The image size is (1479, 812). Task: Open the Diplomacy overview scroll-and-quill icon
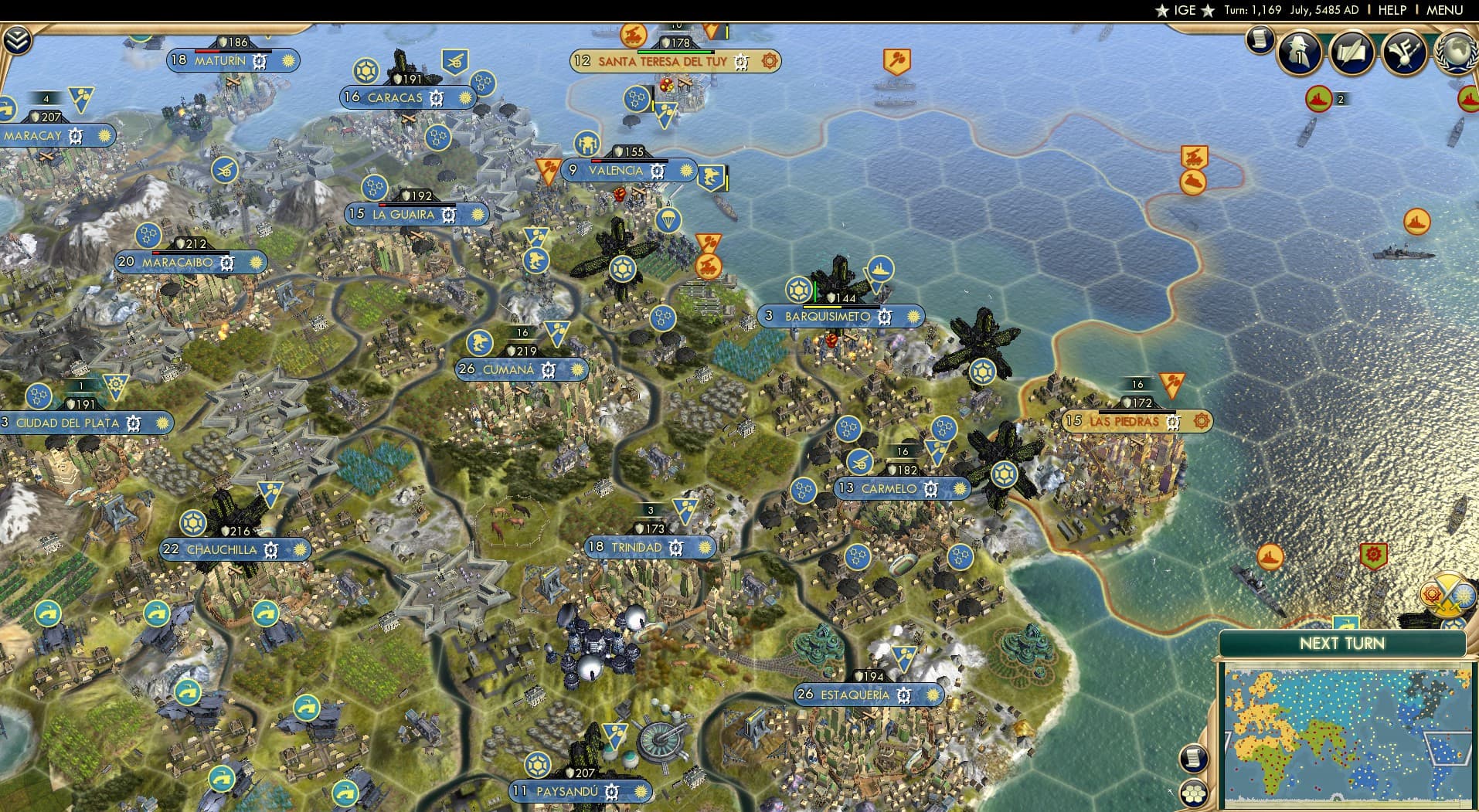pos(1351,52)
